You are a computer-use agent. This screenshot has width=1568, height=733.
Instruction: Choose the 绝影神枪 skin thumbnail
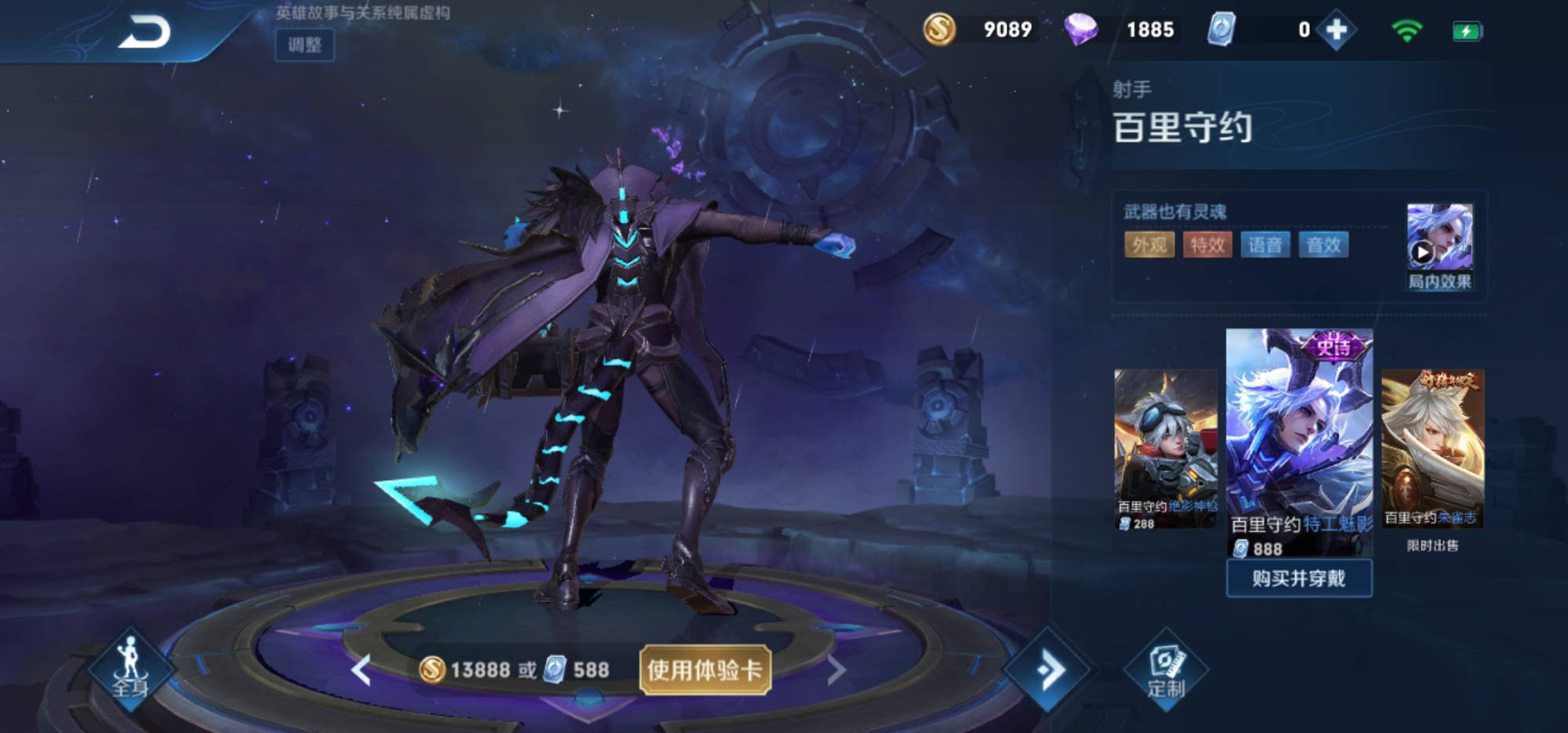1165,447
